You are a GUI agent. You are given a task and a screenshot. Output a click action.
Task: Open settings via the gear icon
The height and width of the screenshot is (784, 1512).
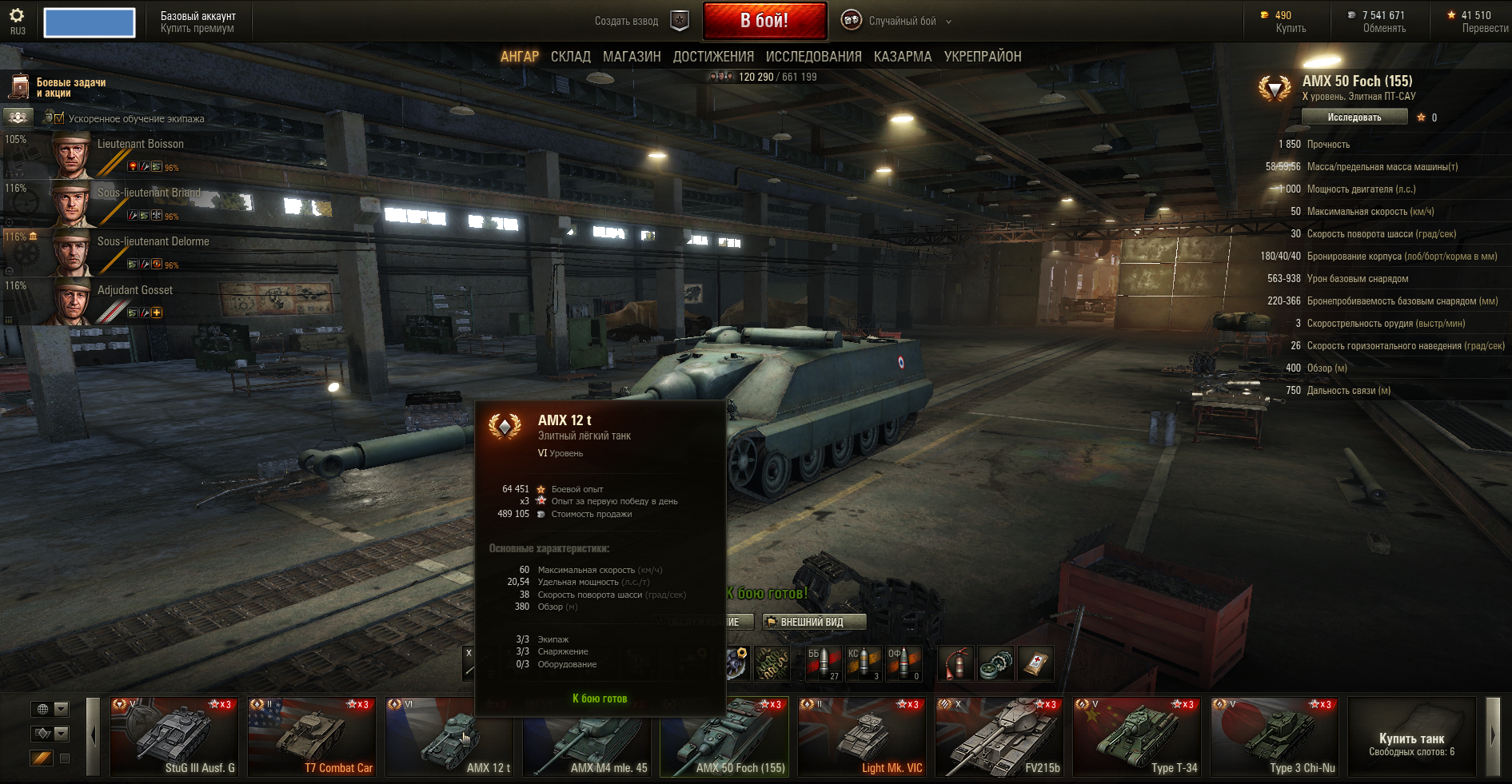pos(17,16)
